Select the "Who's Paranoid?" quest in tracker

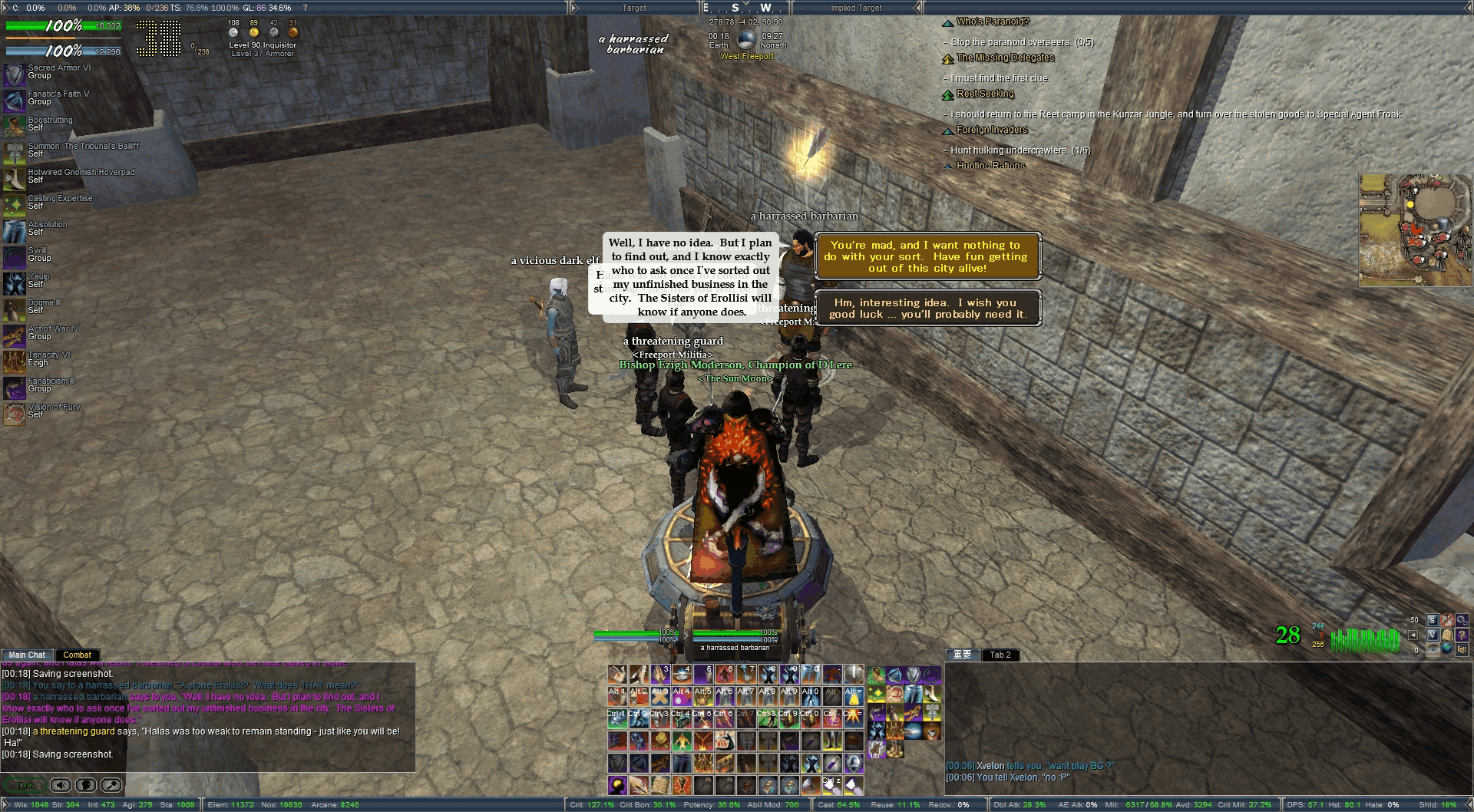(x=992, y=21)
